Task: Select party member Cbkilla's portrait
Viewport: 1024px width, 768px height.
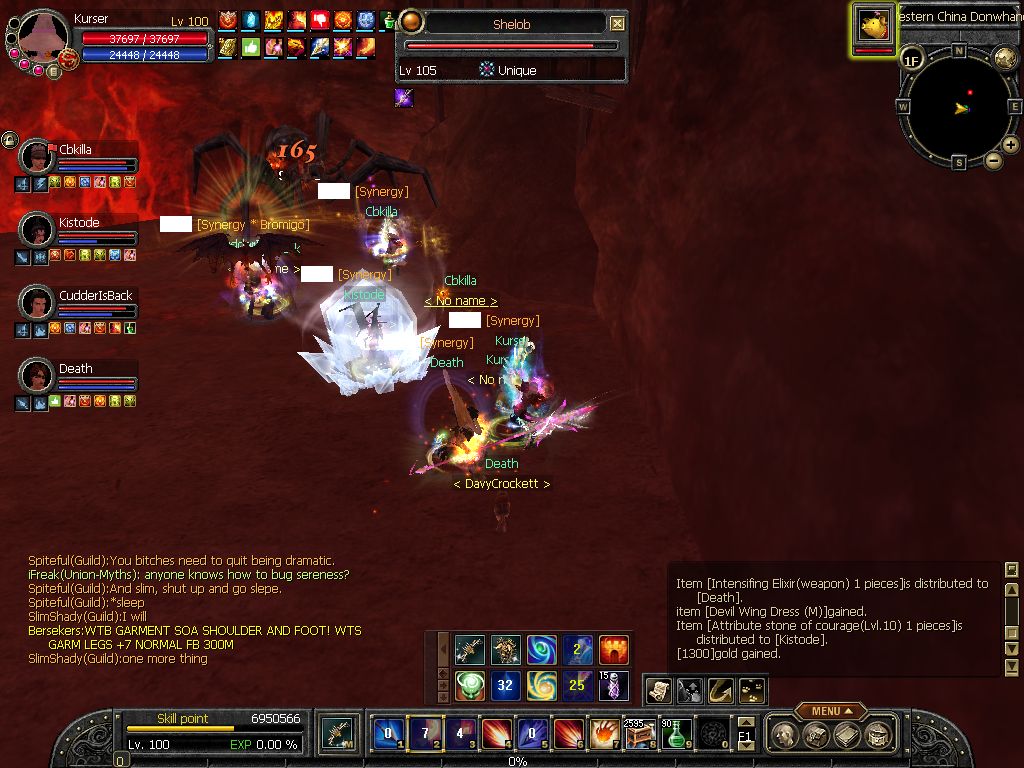Action: 37,157
